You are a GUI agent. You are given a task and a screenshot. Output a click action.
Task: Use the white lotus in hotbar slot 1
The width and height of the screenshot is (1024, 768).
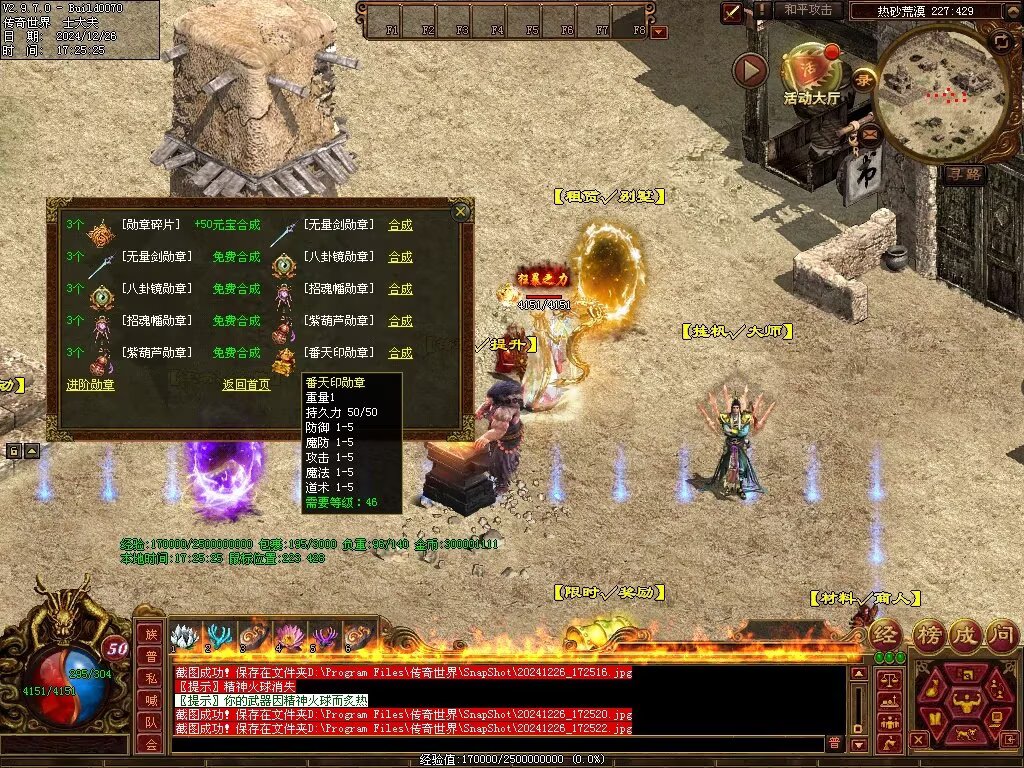click(x=184, y=637)
